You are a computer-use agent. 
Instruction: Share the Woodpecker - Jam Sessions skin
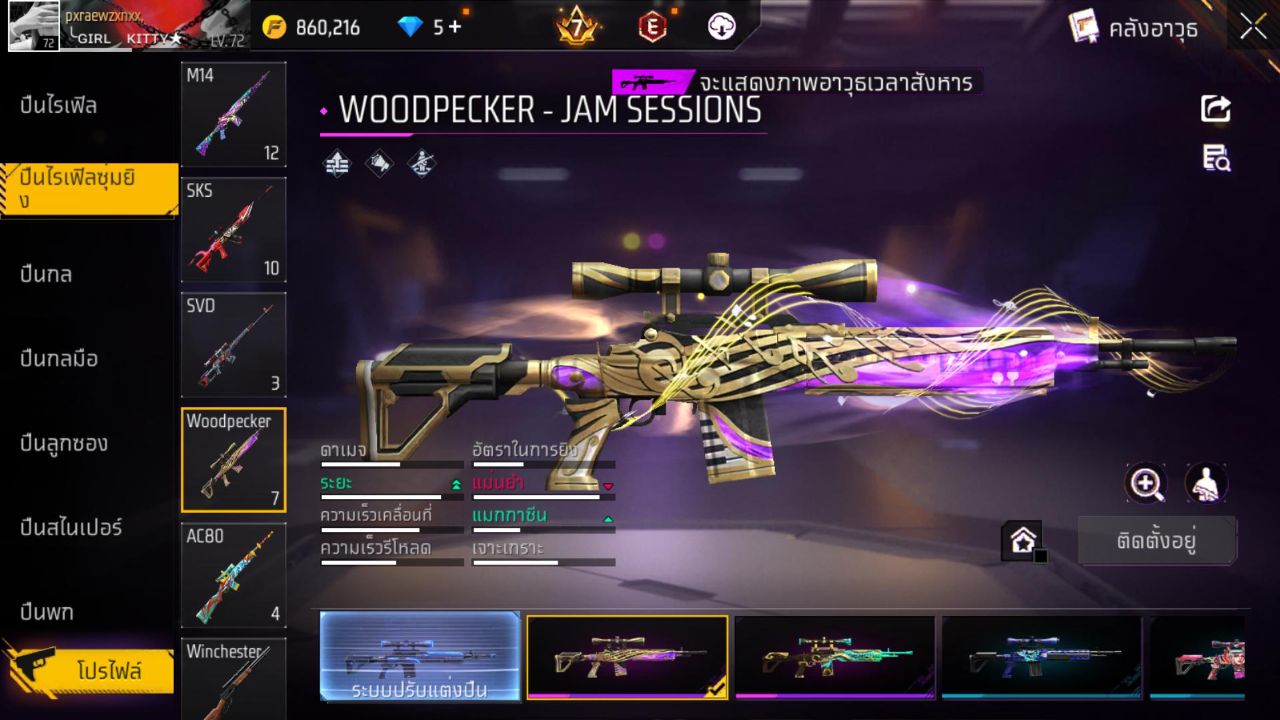[1216, 110]
